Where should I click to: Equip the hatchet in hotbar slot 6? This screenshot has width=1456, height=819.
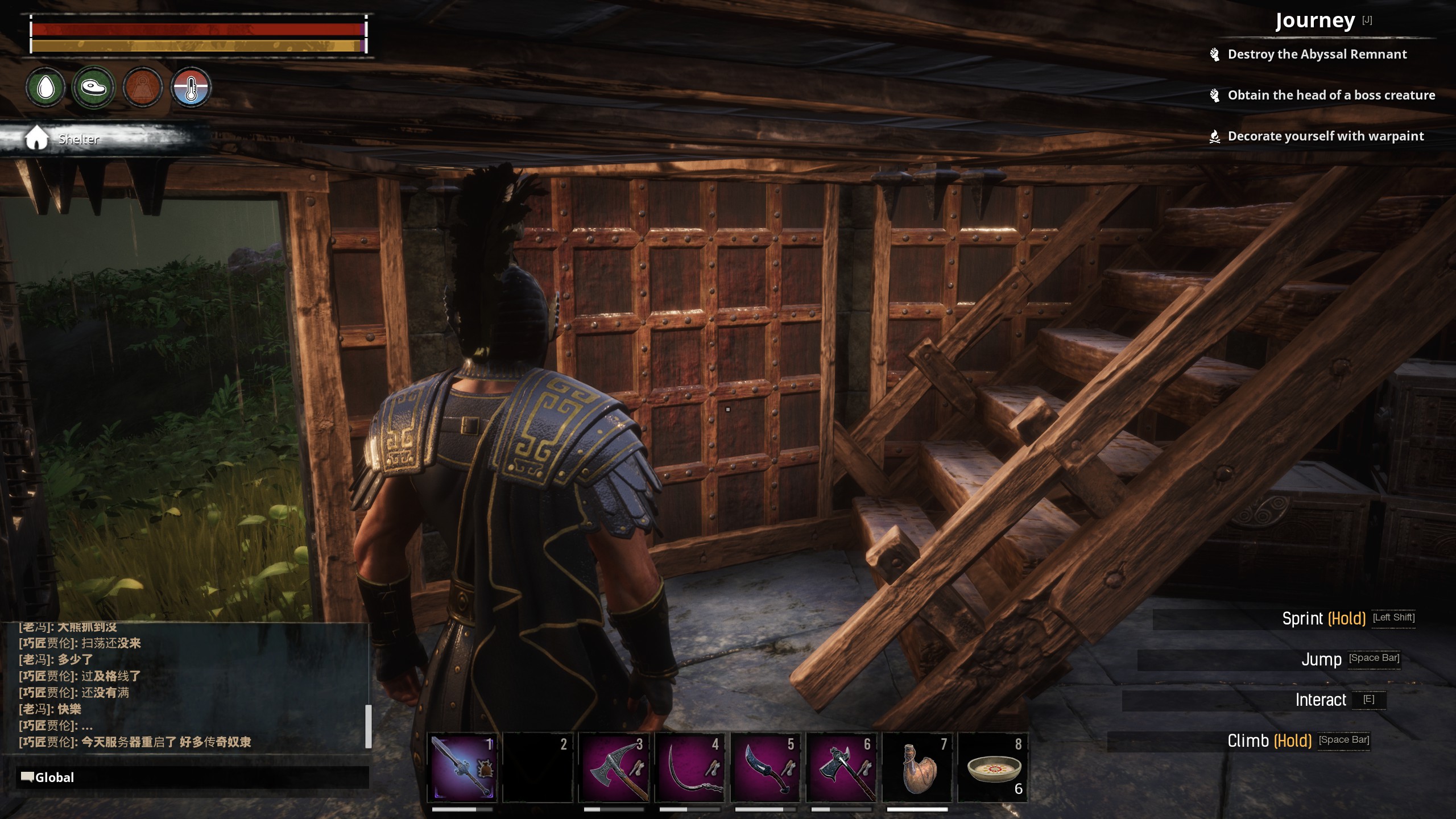(841, 767)
